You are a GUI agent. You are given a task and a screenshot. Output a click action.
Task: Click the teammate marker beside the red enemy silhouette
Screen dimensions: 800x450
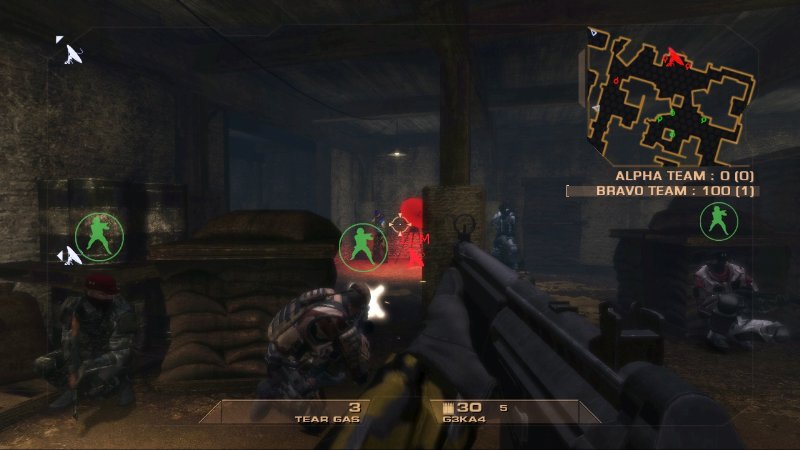(x=362, y=246)
